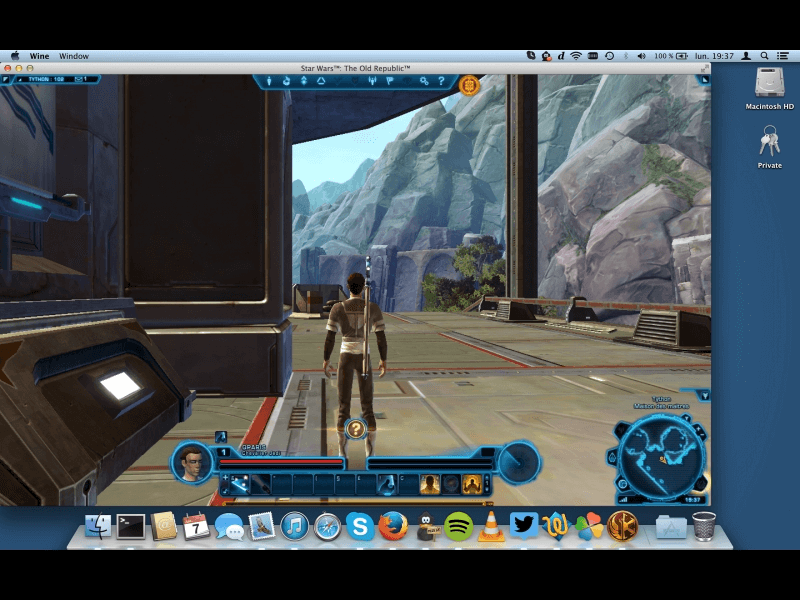Click the gear settings icon in top menu
The height and width of the screenshot is (600, 800).
coord(424,81)
